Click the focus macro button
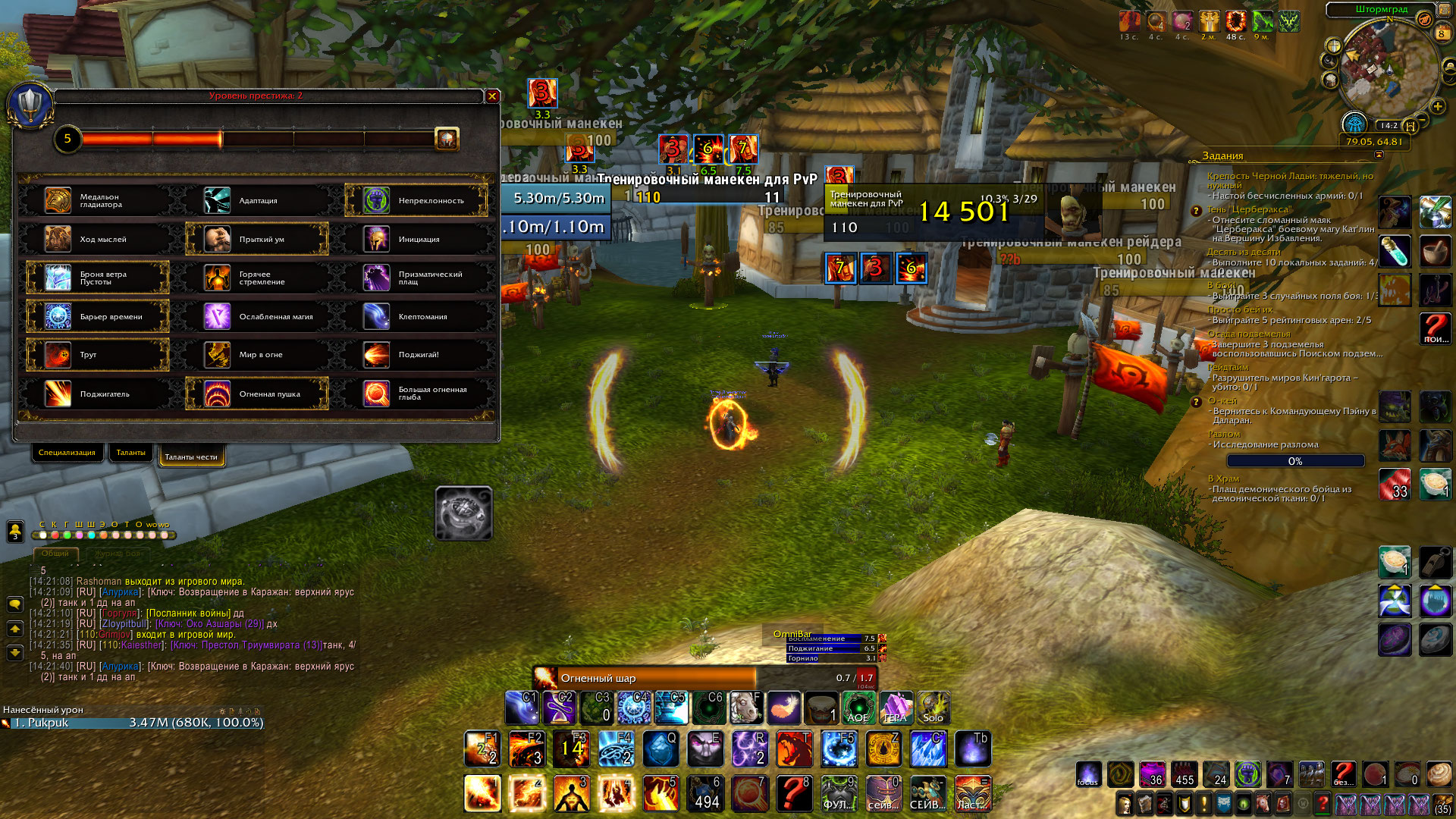 click(x=1087, y=774)
